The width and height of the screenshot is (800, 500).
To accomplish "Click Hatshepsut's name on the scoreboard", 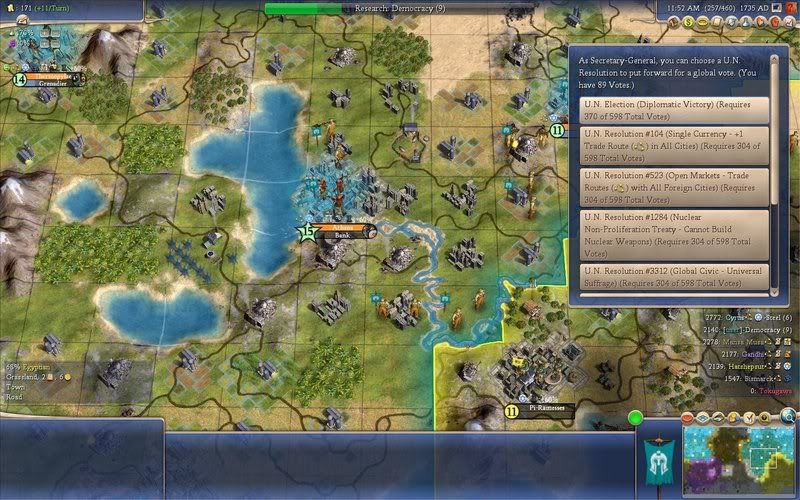I will (x=737, y=367).
